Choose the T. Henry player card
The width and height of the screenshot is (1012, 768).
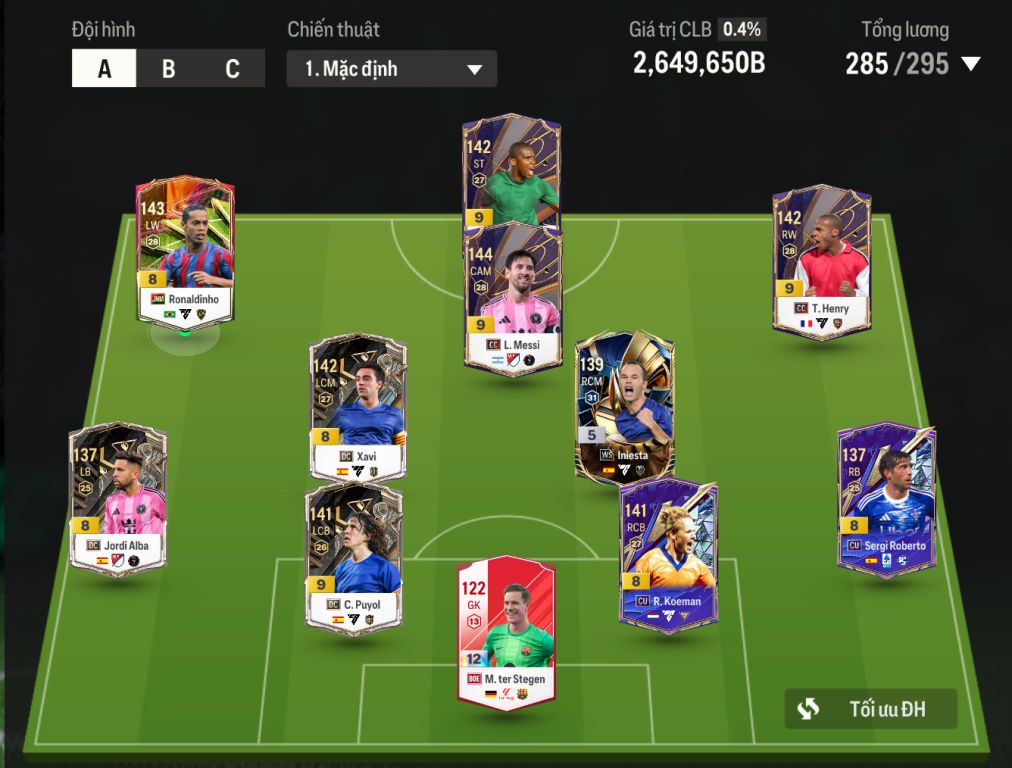[821, 258]
